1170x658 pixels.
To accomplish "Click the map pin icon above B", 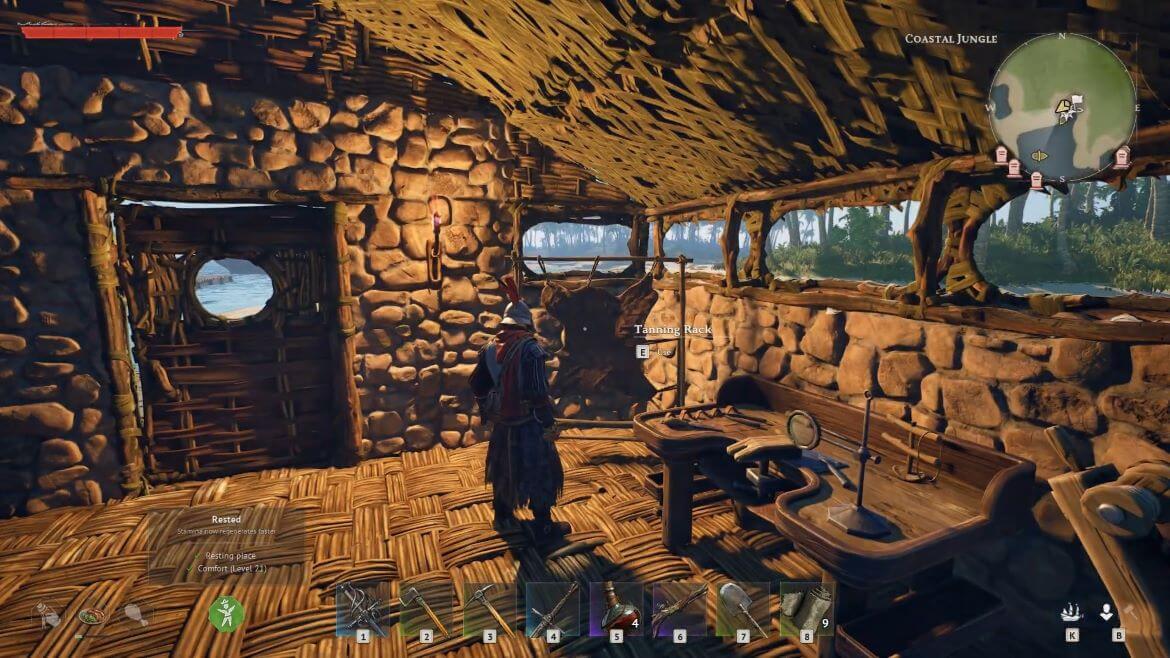I will 1106,612.
